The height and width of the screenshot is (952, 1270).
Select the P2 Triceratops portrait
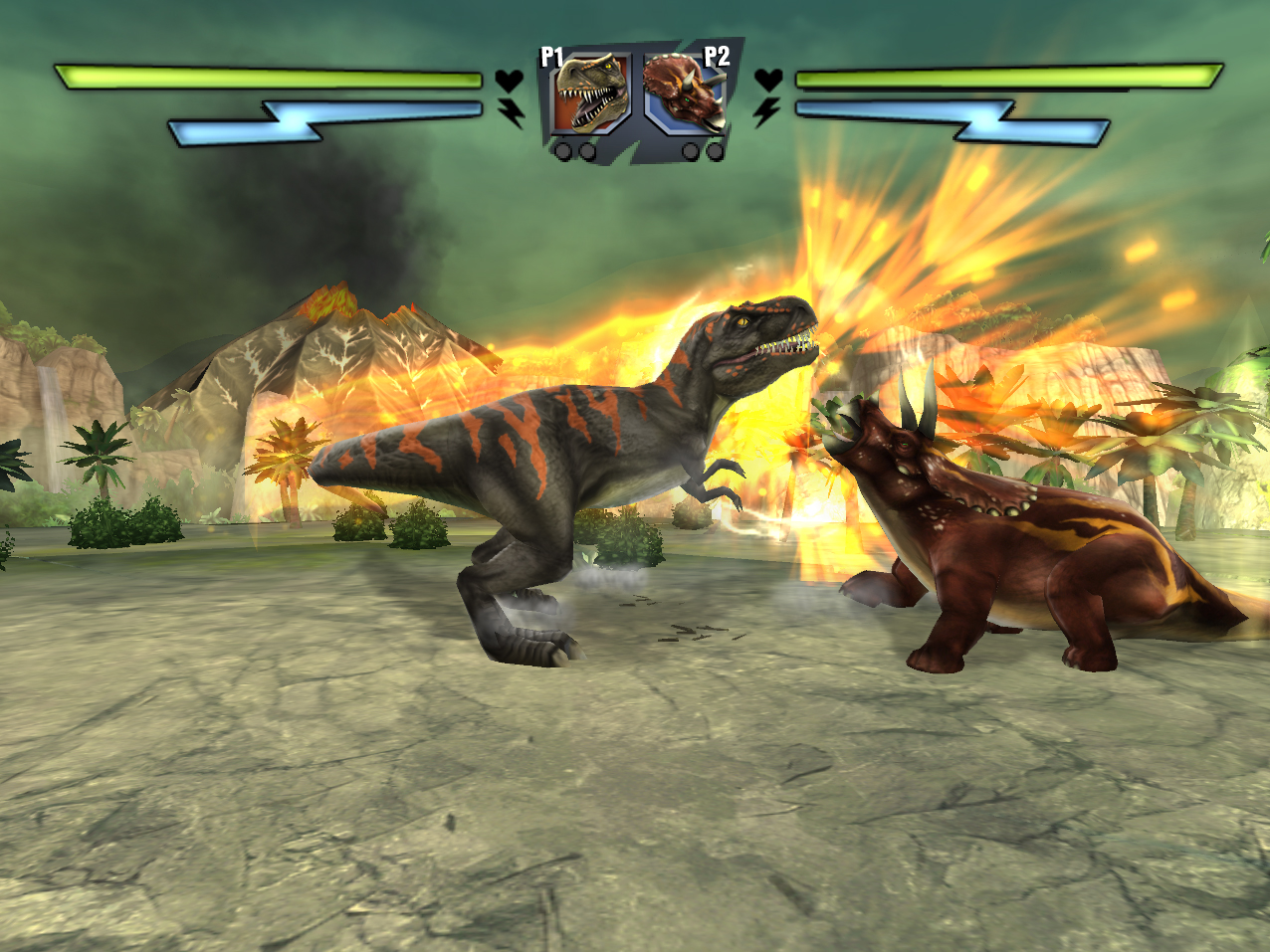pyautogui.click(x=685, y=94)
